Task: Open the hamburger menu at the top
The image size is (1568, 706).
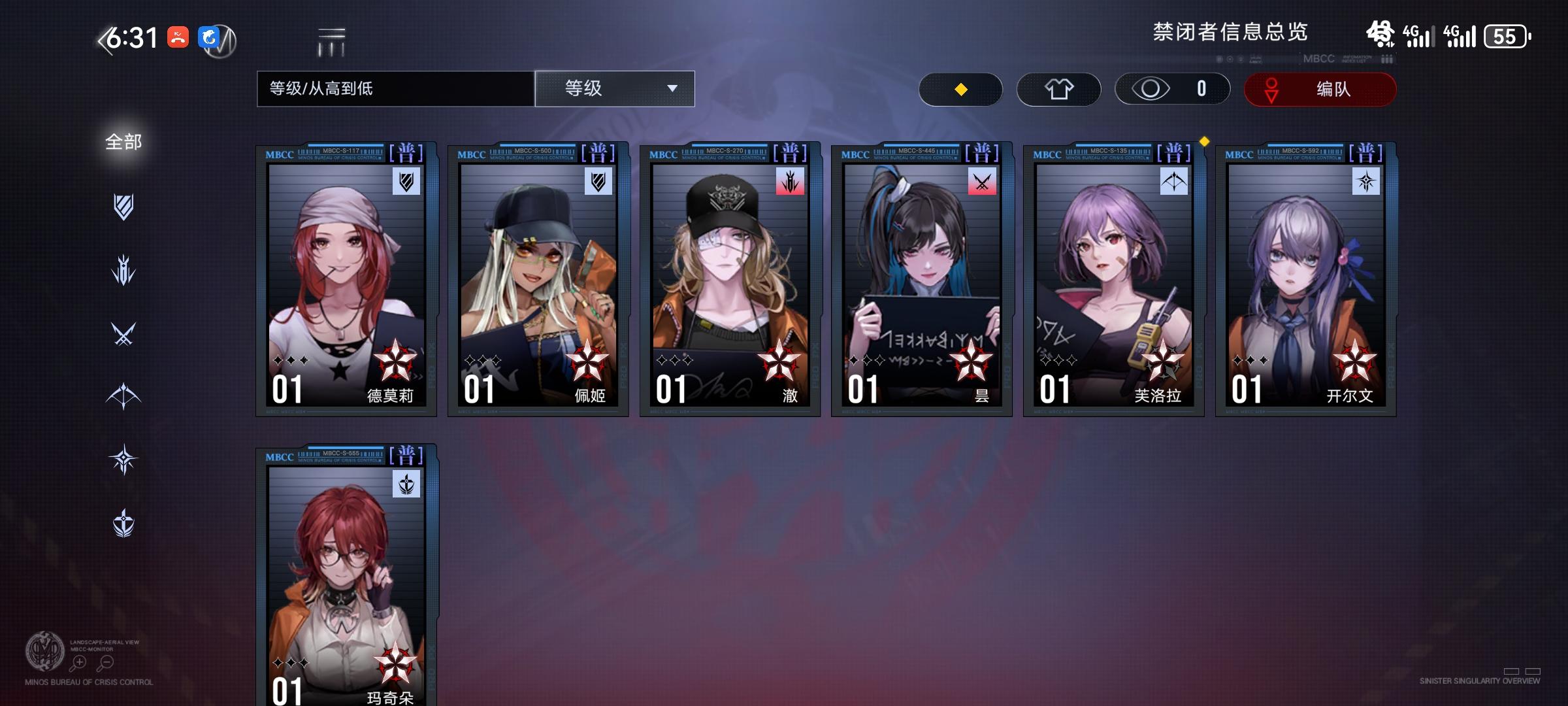Action: click(x=331, y=41)
